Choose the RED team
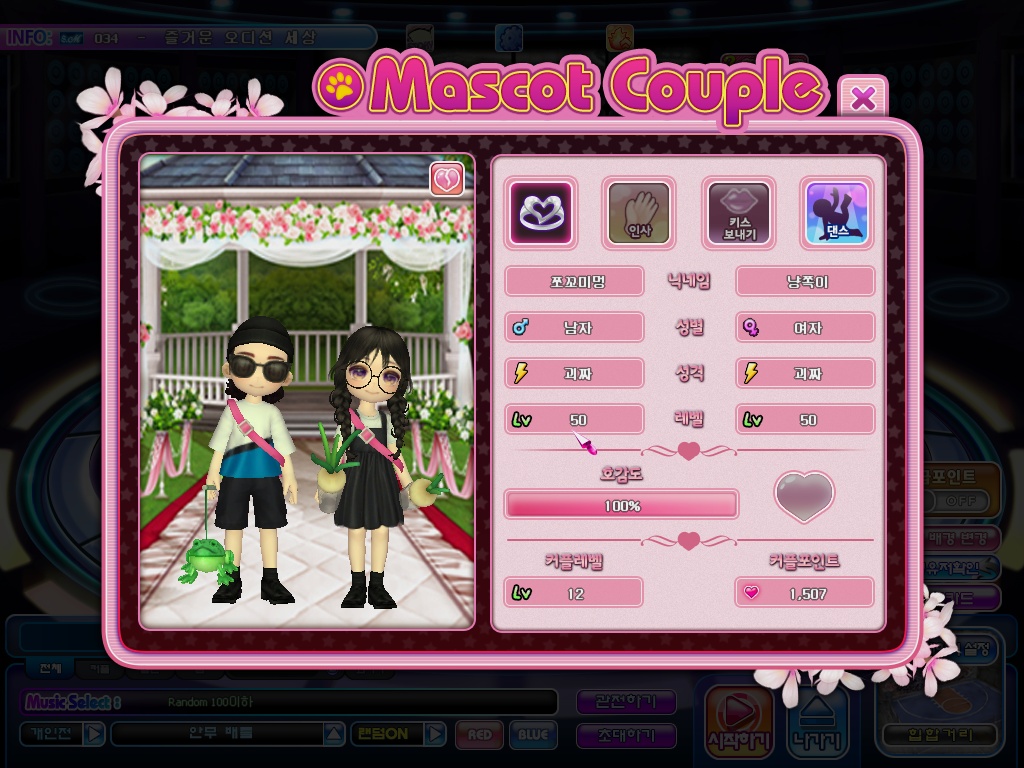Screen dimensions: 1024x768 point(479,735)
